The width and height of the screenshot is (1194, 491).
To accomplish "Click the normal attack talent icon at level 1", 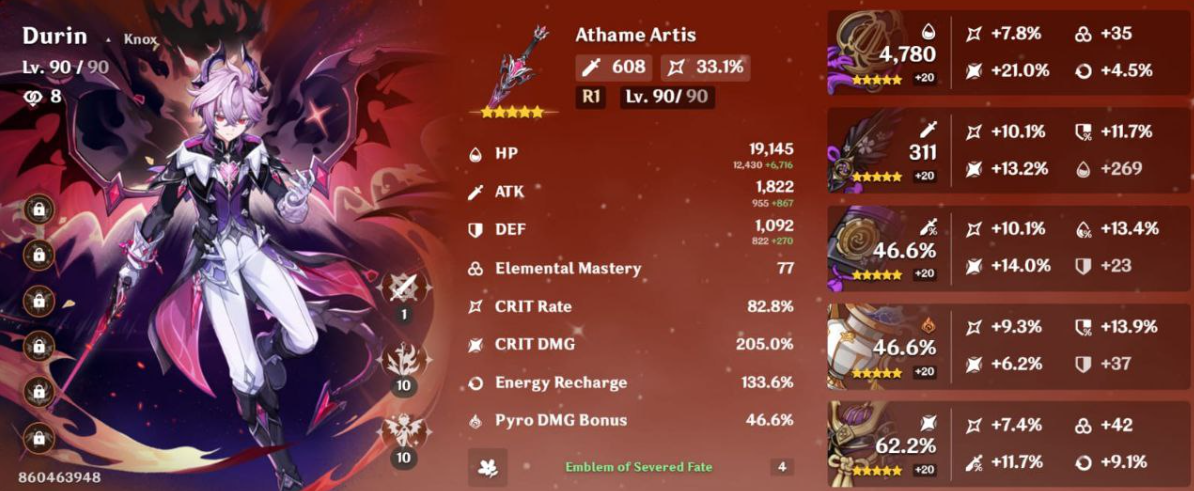I will click(x=405, y=290).
